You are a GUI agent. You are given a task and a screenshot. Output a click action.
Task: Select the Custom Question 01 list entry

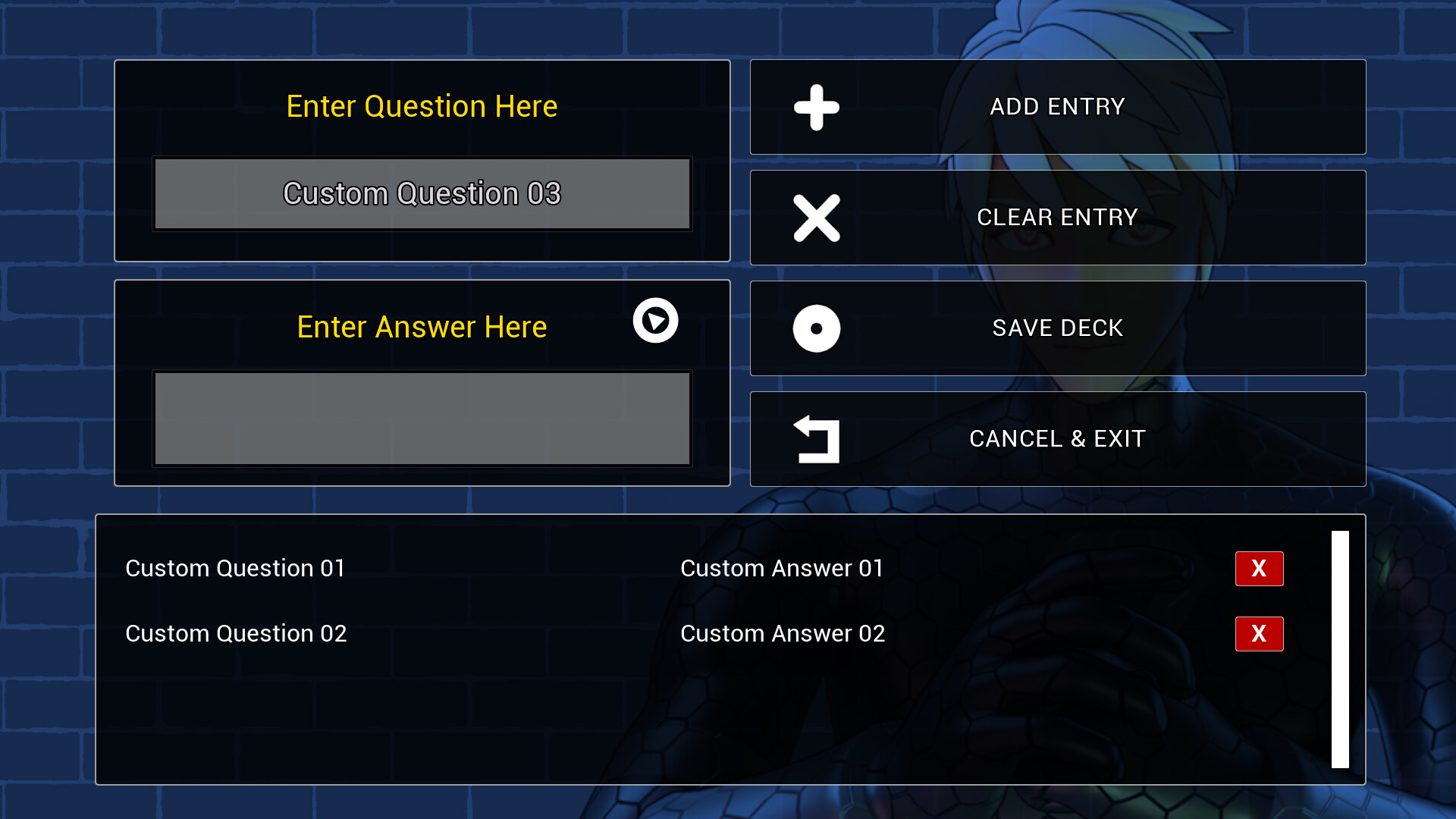[x=236, y=568]
